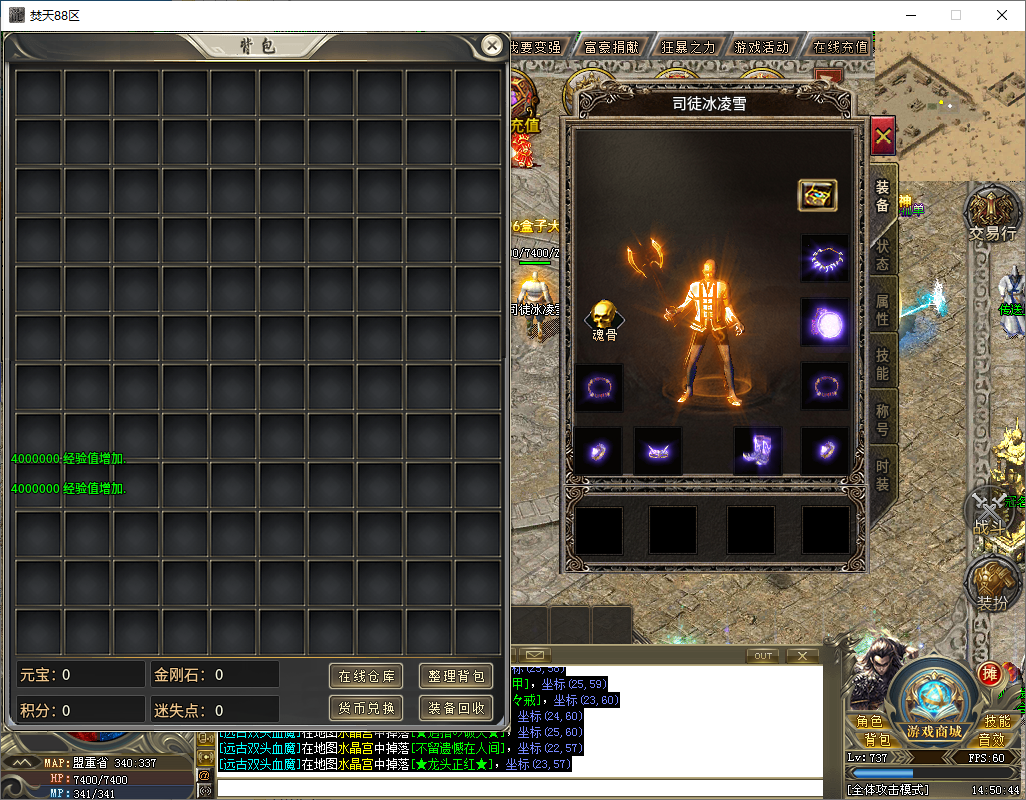The image size is (1026, 800).
Task: Maximize the game window
Action: pyautogui.click(x=956, y=15)
